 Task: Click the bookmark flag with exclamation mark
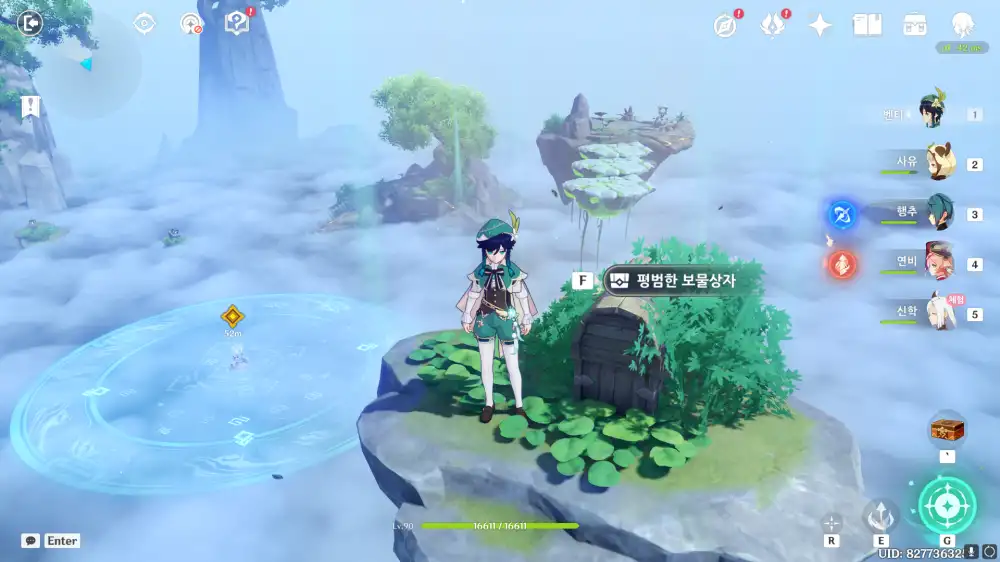(x=31, y=107)
